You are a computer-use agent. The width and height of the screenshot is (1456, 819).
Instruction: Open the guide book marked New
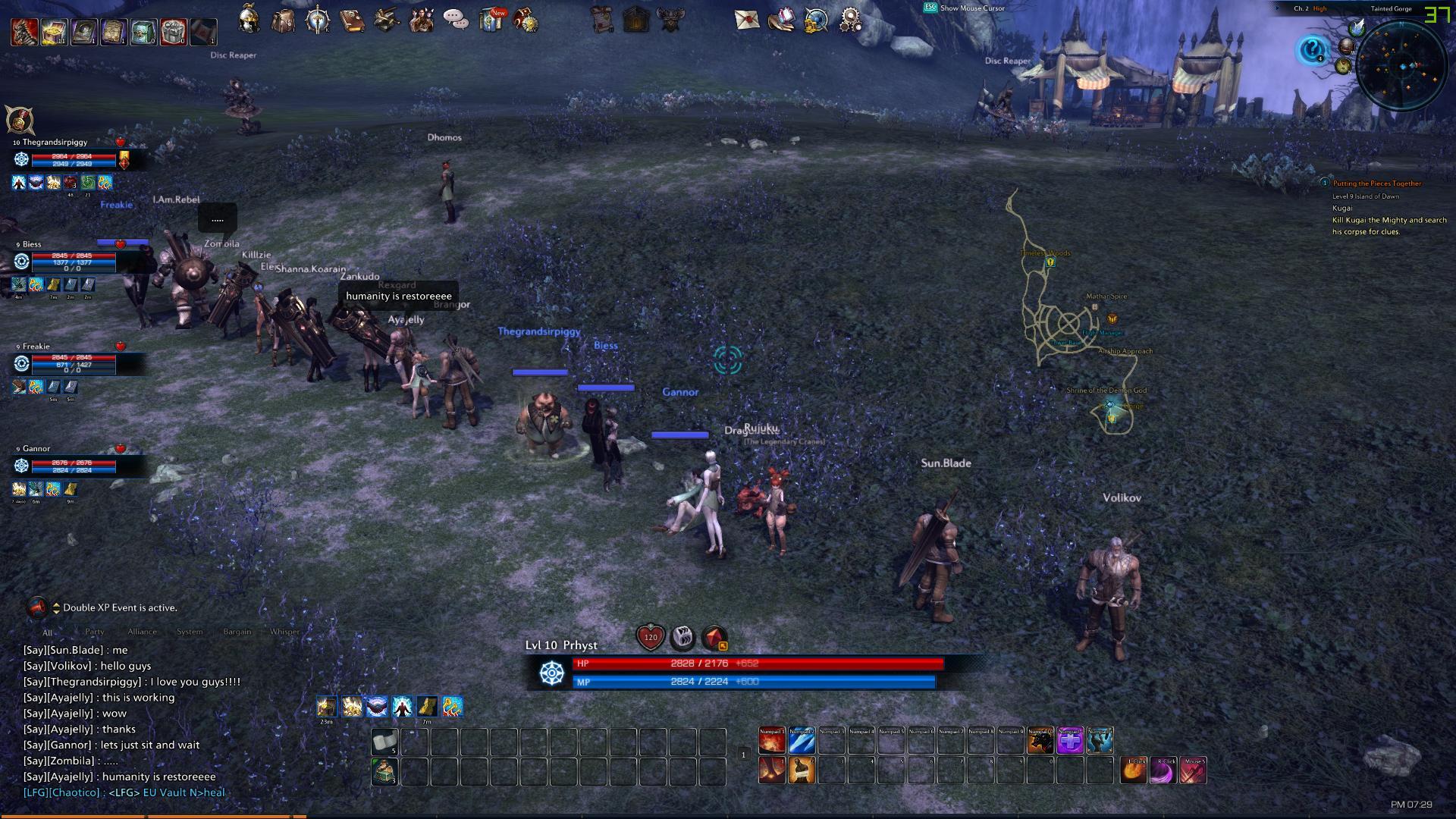489,20
